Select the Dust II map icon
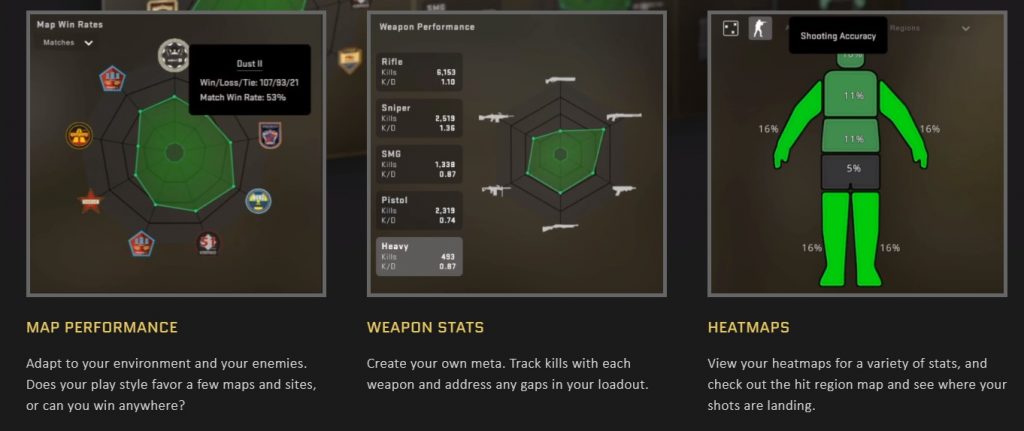 pyautogui.click(x=174, y=54)
